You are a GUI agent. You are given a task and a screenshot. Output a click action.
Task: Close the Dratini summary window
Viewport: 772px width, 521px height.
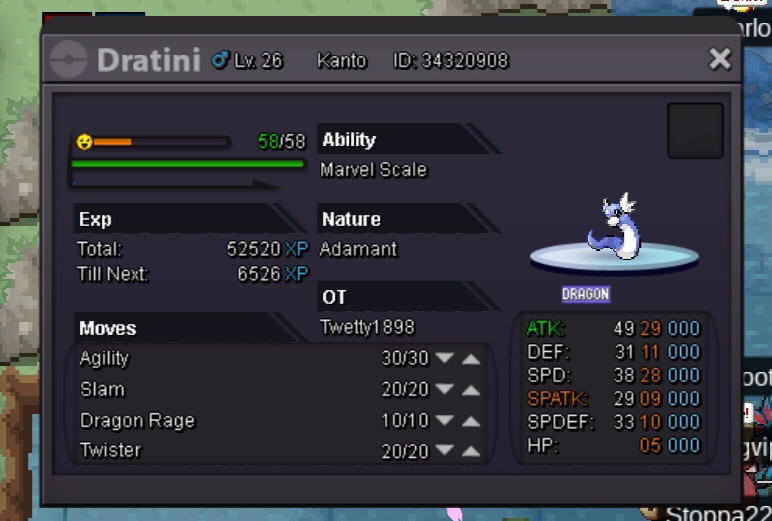(719, 60)
